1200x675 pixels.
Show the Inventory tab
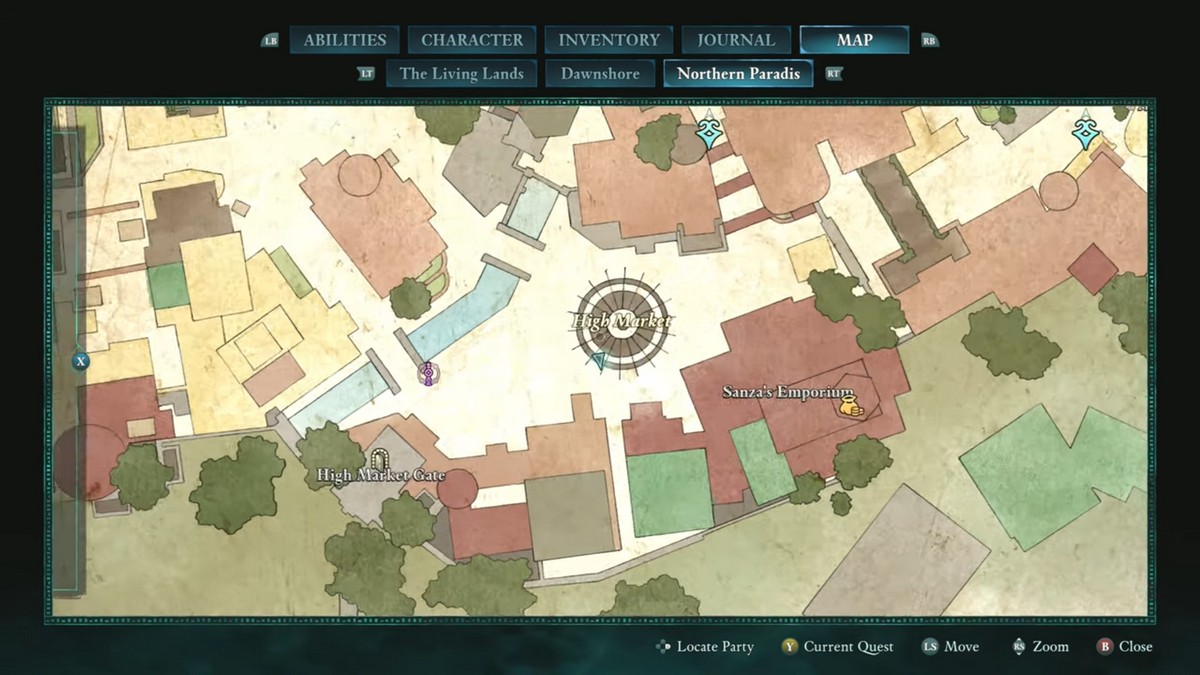tap(609, 40)
